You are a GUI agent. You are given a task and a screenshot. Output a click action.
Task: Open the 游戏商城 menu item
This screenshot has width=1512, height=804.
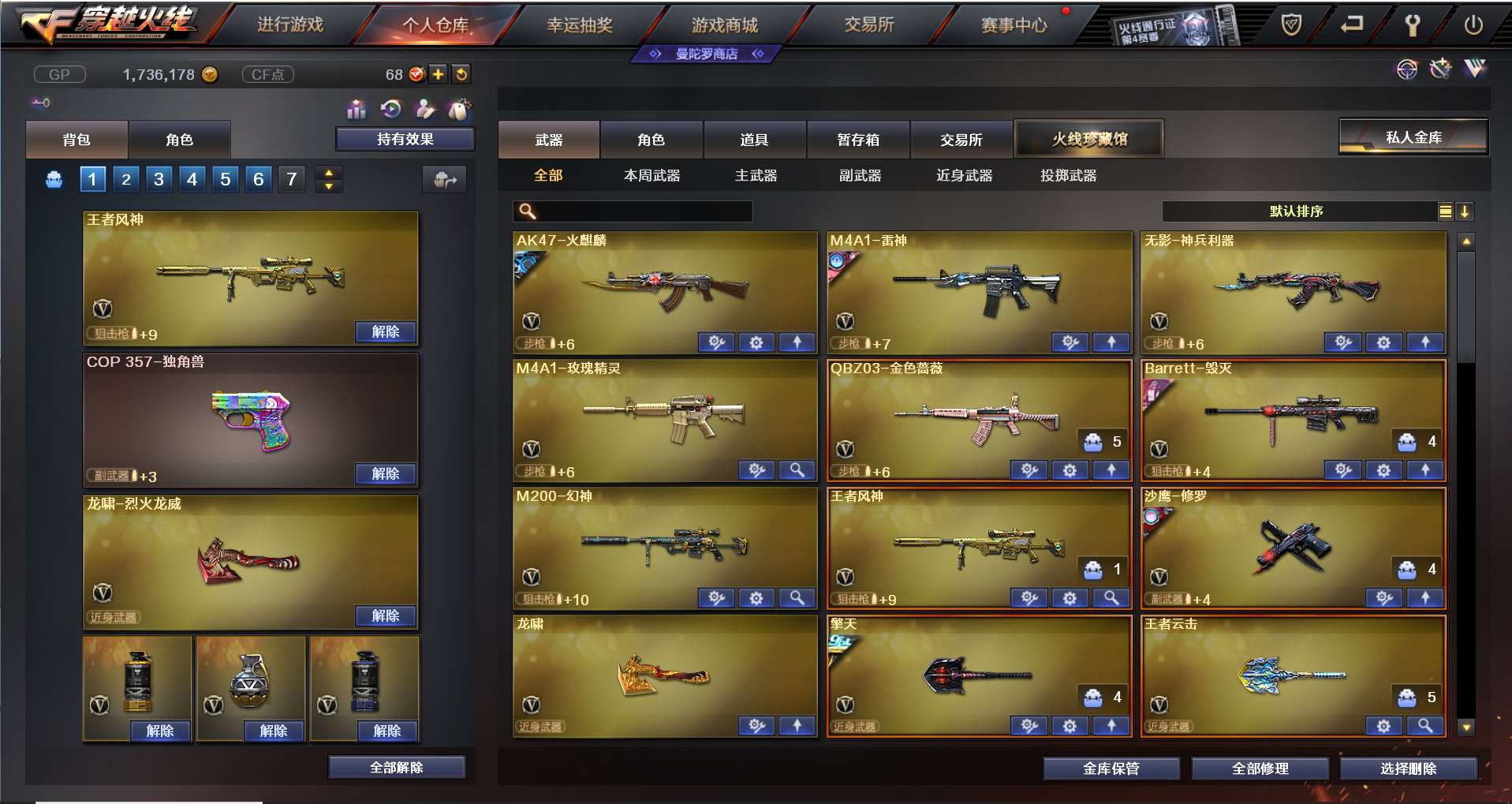[x=722, y=24]
